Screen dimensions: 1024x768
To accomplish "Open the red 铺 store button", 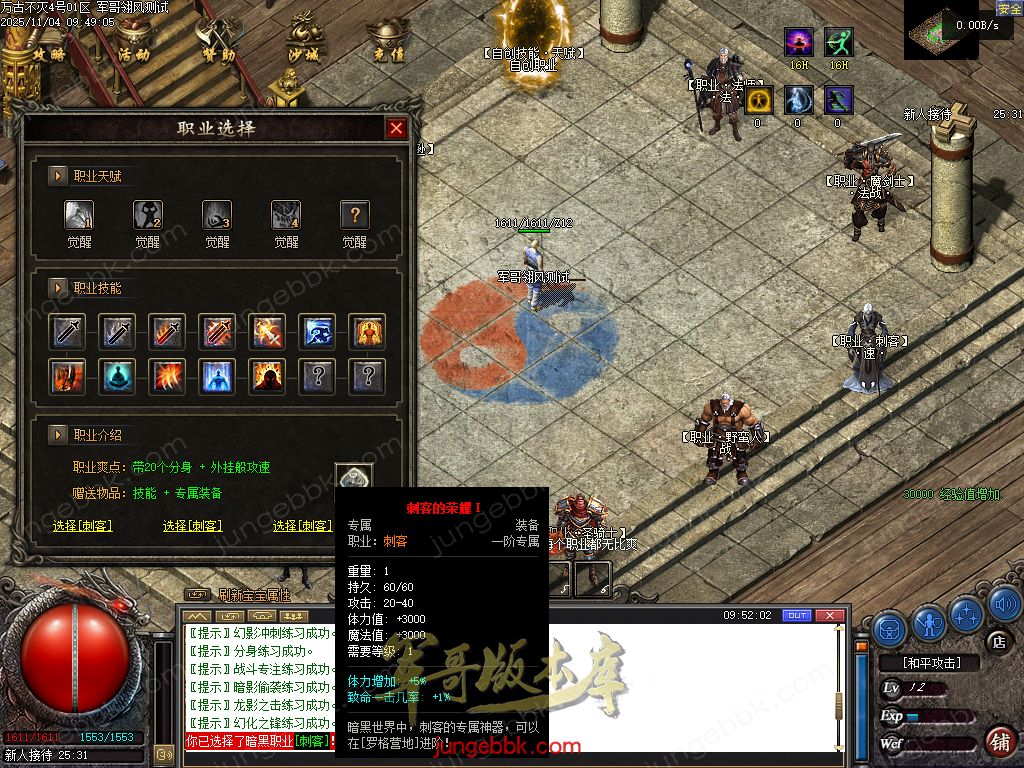I will 998,742.
